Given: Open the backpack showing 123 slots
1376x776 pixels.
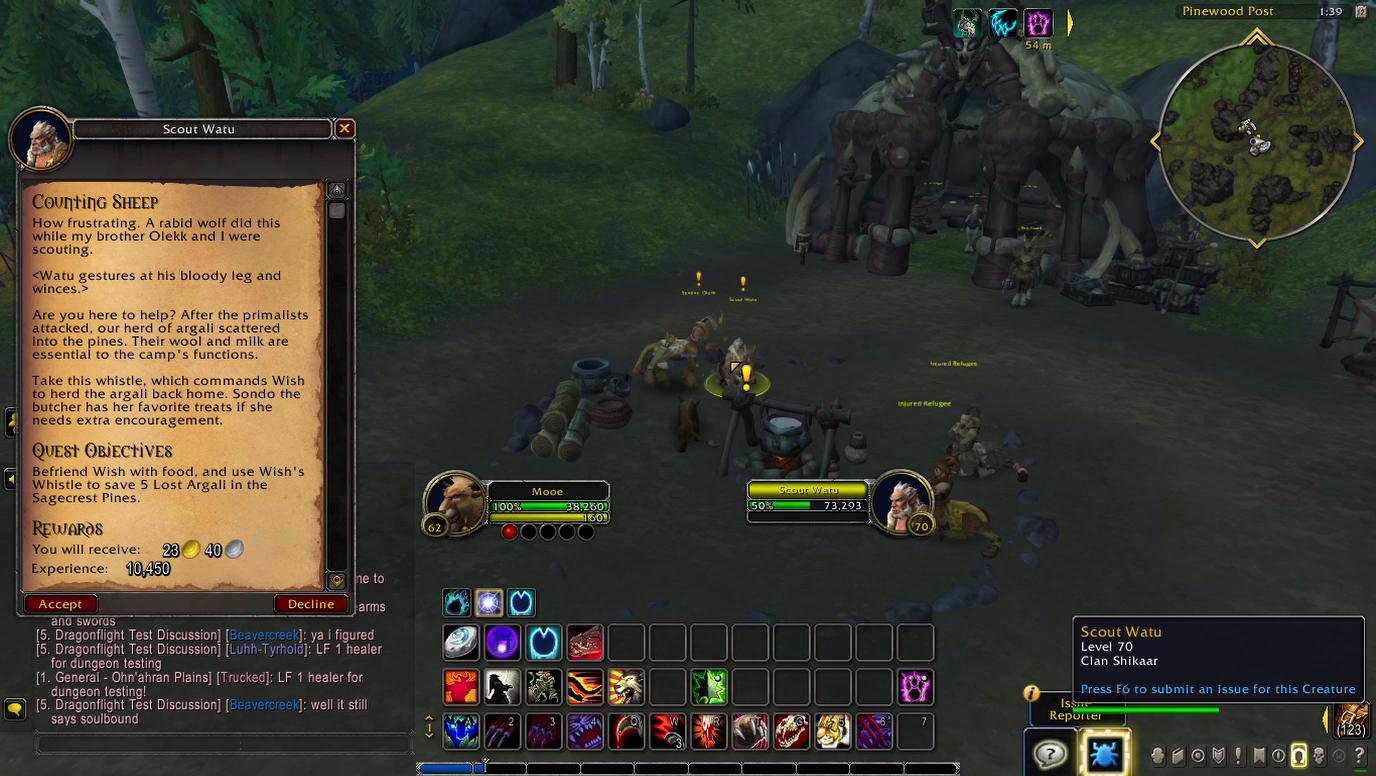Looking at the screenshot, I should [x=1351, y=720].
